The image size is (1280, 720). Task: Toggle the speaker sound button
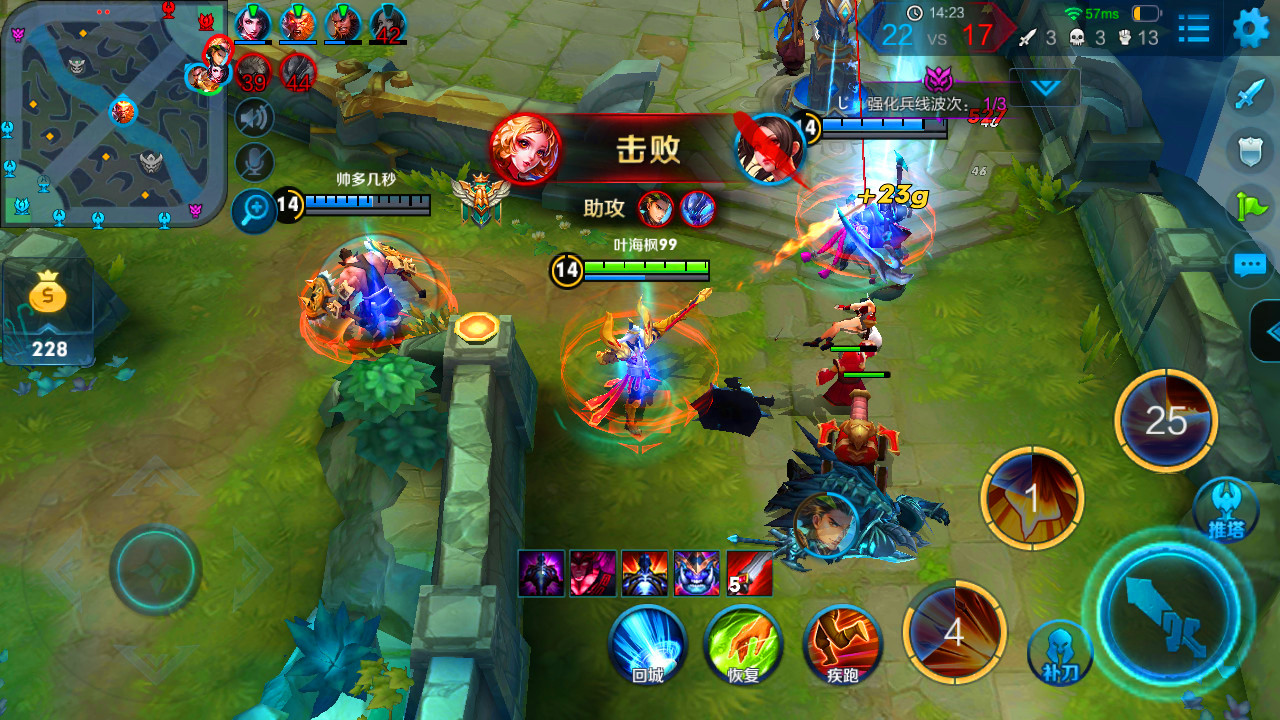coord(255,118)
